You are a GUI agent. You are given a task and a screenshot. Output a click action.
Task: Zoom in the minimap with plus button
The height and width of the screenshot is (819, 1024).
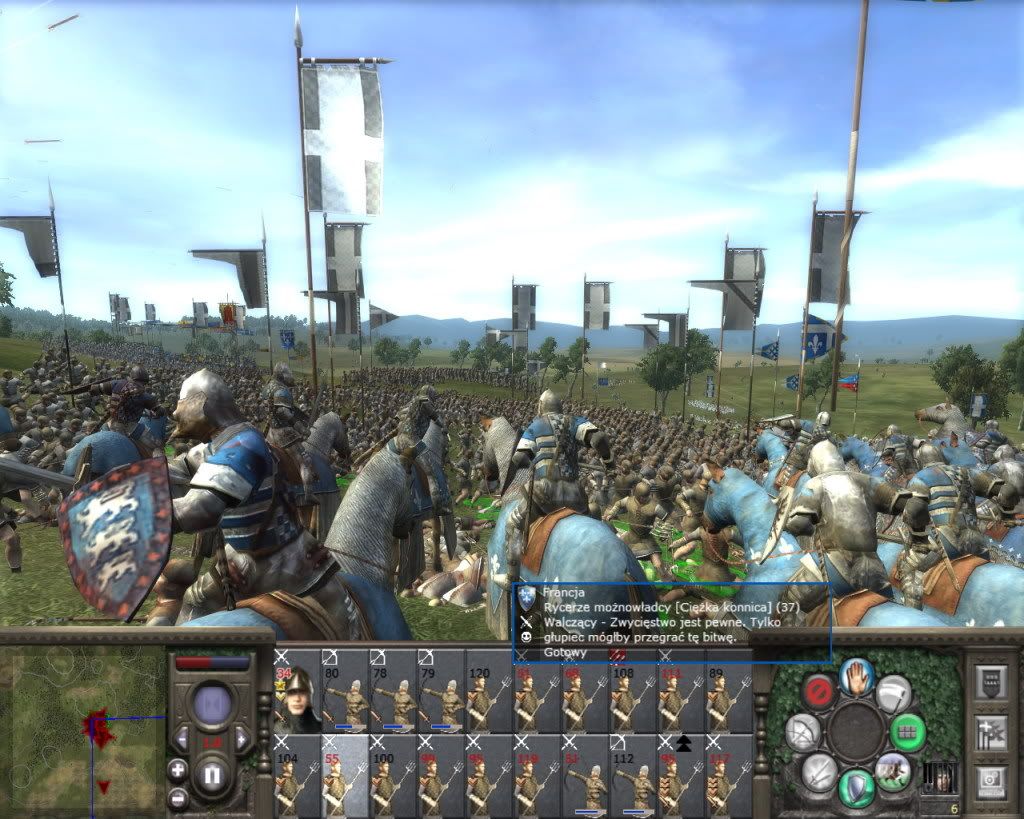coord(178,770)
